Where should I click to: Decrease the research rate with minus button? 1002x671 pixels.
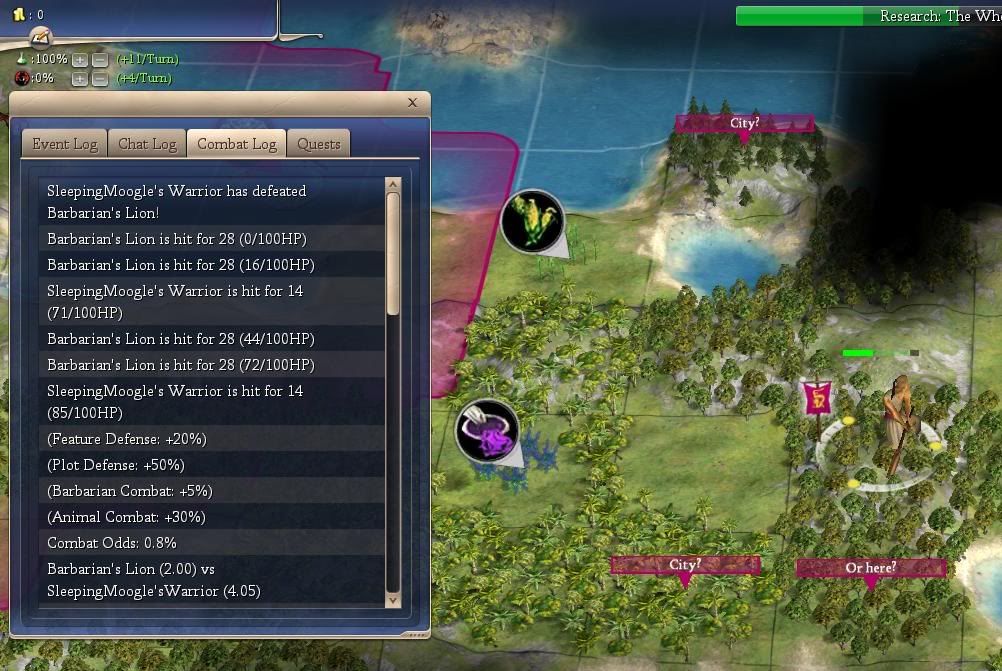99,60
